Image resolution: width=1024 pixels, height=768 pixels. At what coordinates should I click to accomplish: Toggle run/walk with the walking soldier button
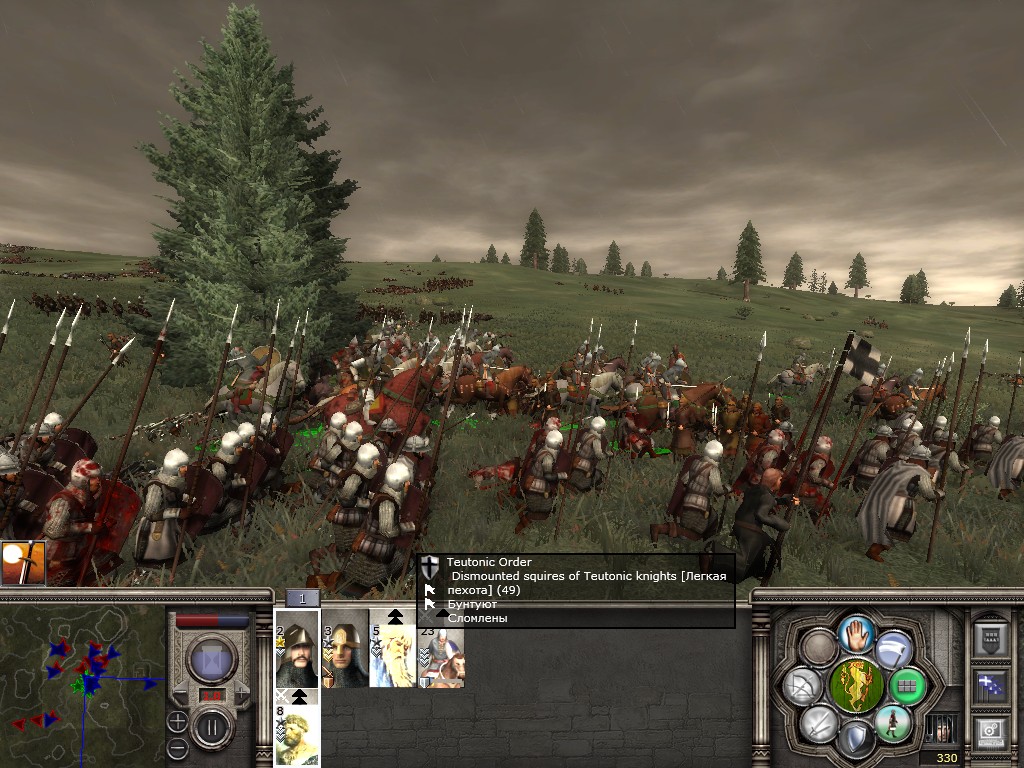(x=891, y=724)
